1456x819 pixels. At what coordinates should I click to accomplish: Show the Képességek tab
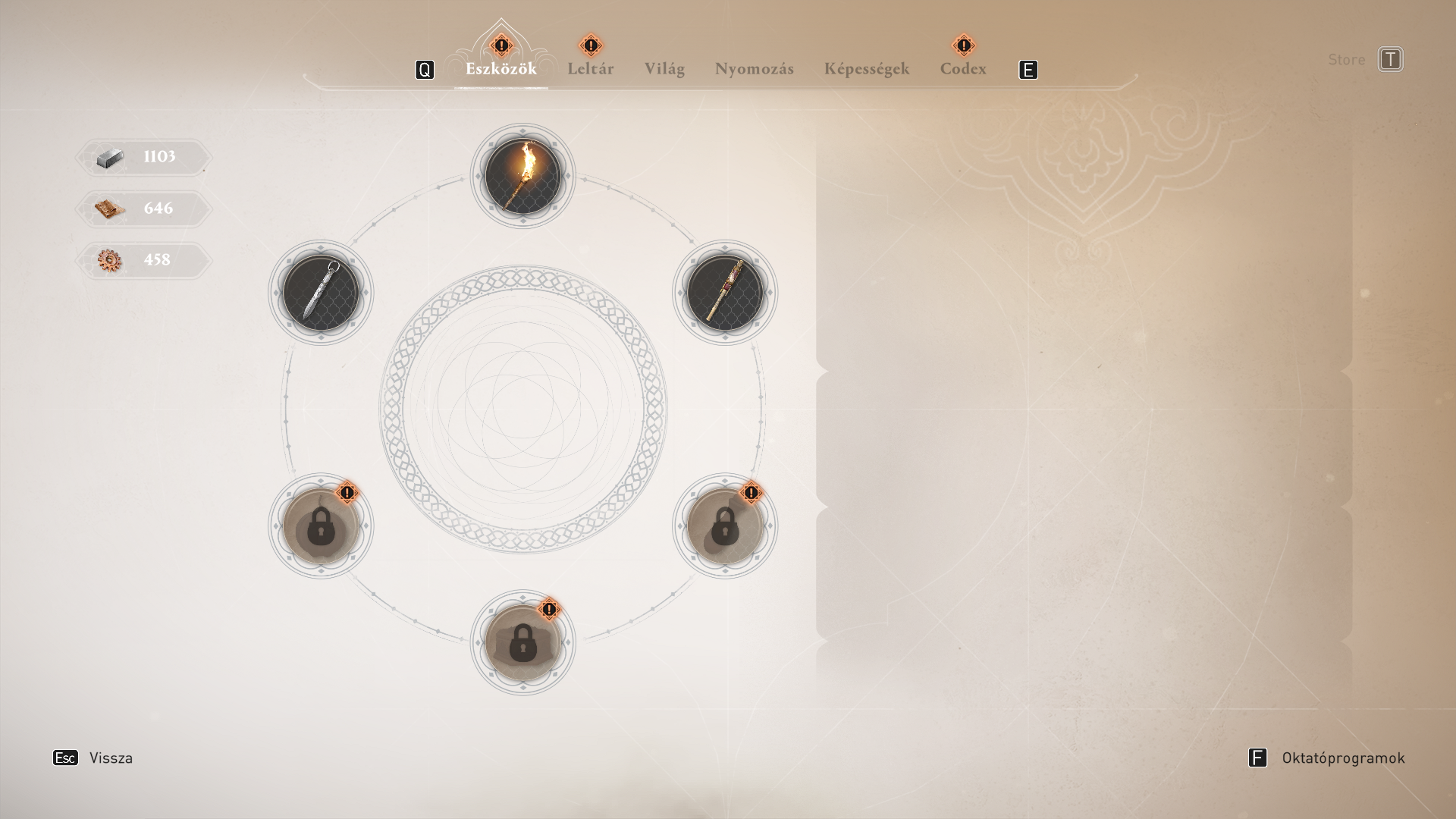click(866, 69)
